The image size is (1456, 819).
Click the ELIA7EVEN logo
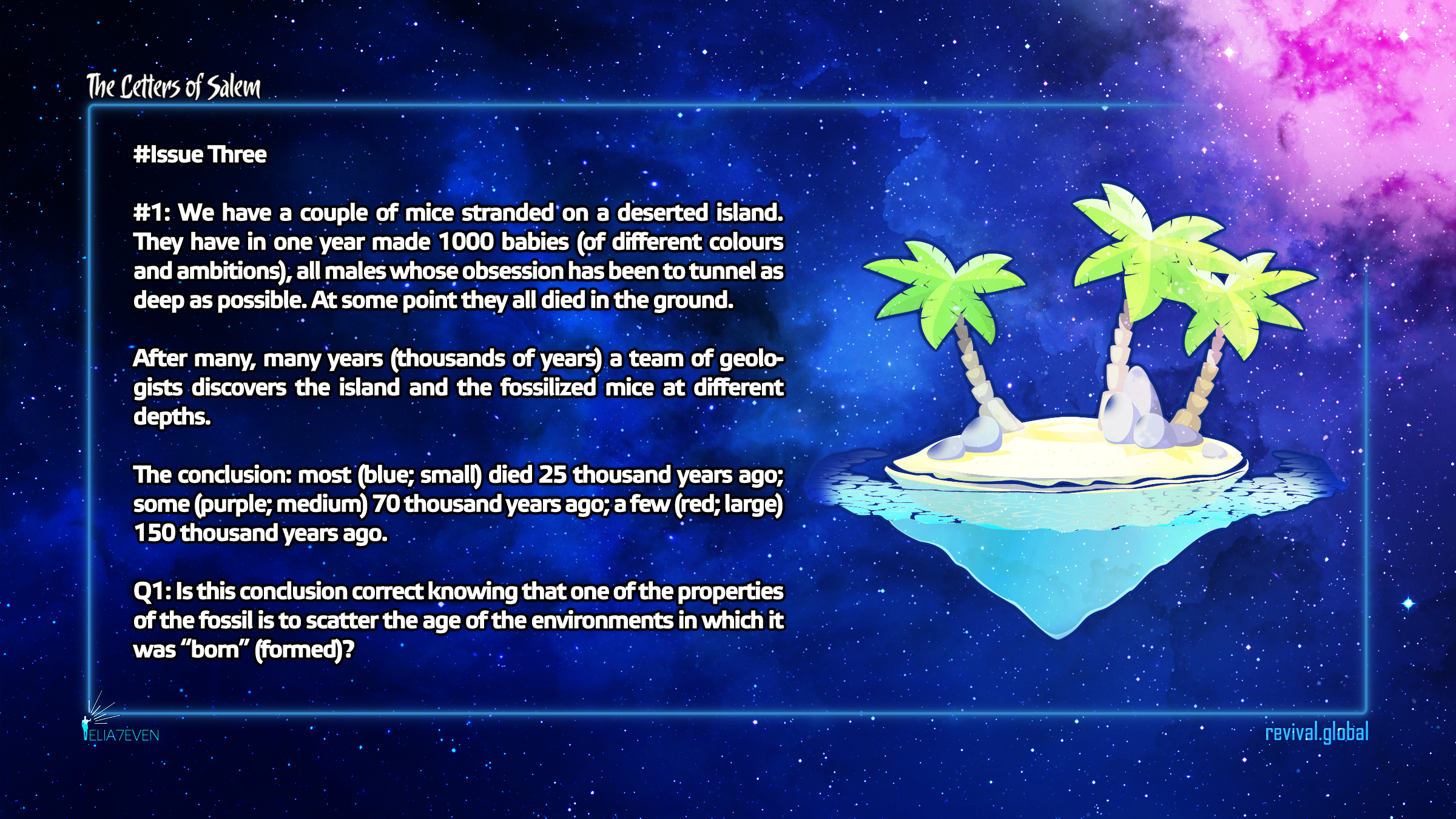tap(120, 727)
